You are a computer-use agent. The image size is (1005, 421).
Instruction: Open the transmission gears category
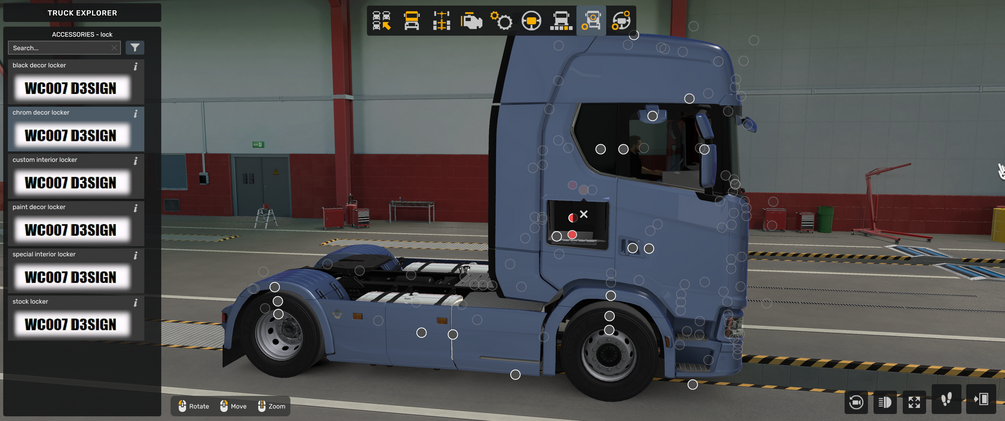(x=501, y=20)
